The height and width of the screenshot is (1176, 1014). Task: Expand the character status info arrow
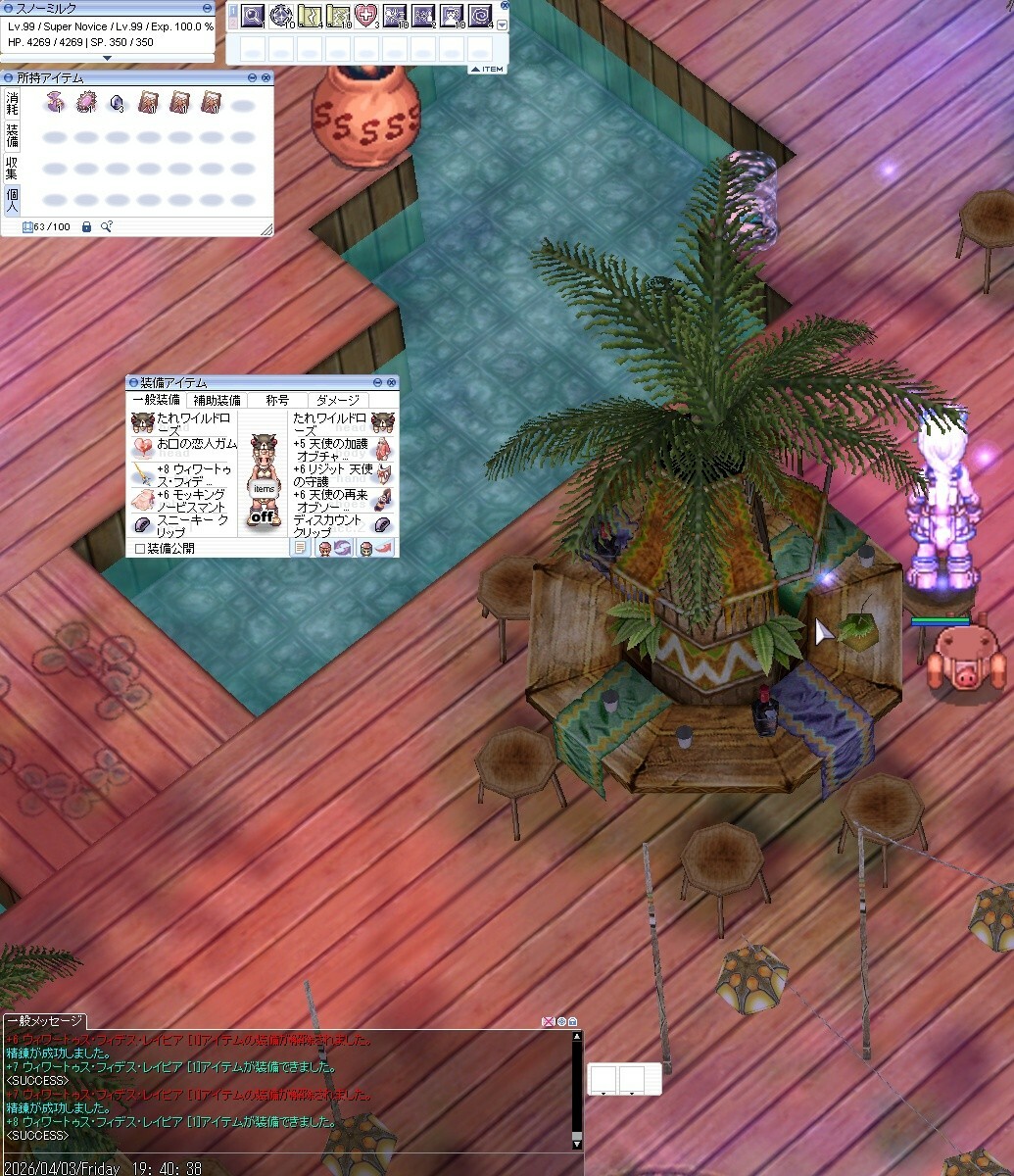tap(108, 58)
